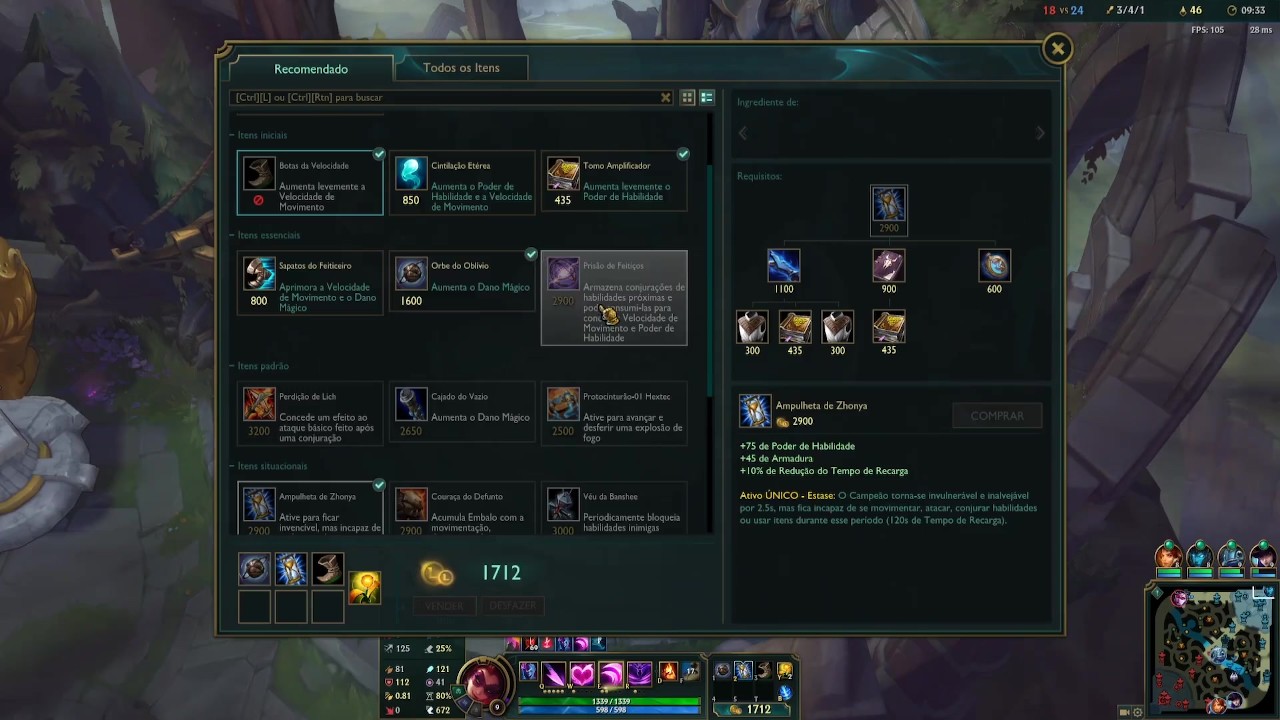
Task: Switch to the Todos os Itens tab
Action: 461,68
